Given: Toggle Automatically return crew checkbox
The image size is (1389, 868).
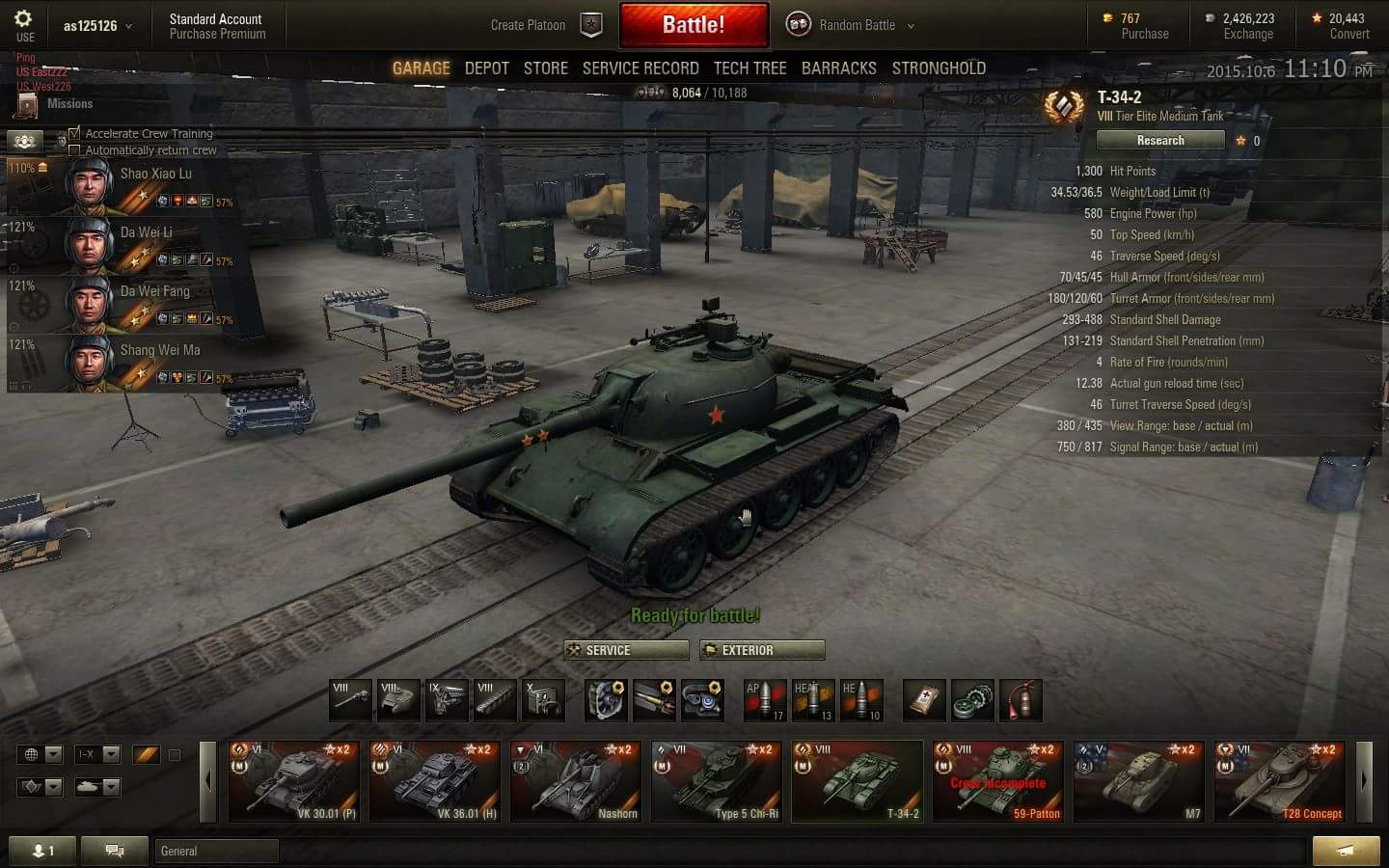Looking at the screenshot, I should 75,150.
